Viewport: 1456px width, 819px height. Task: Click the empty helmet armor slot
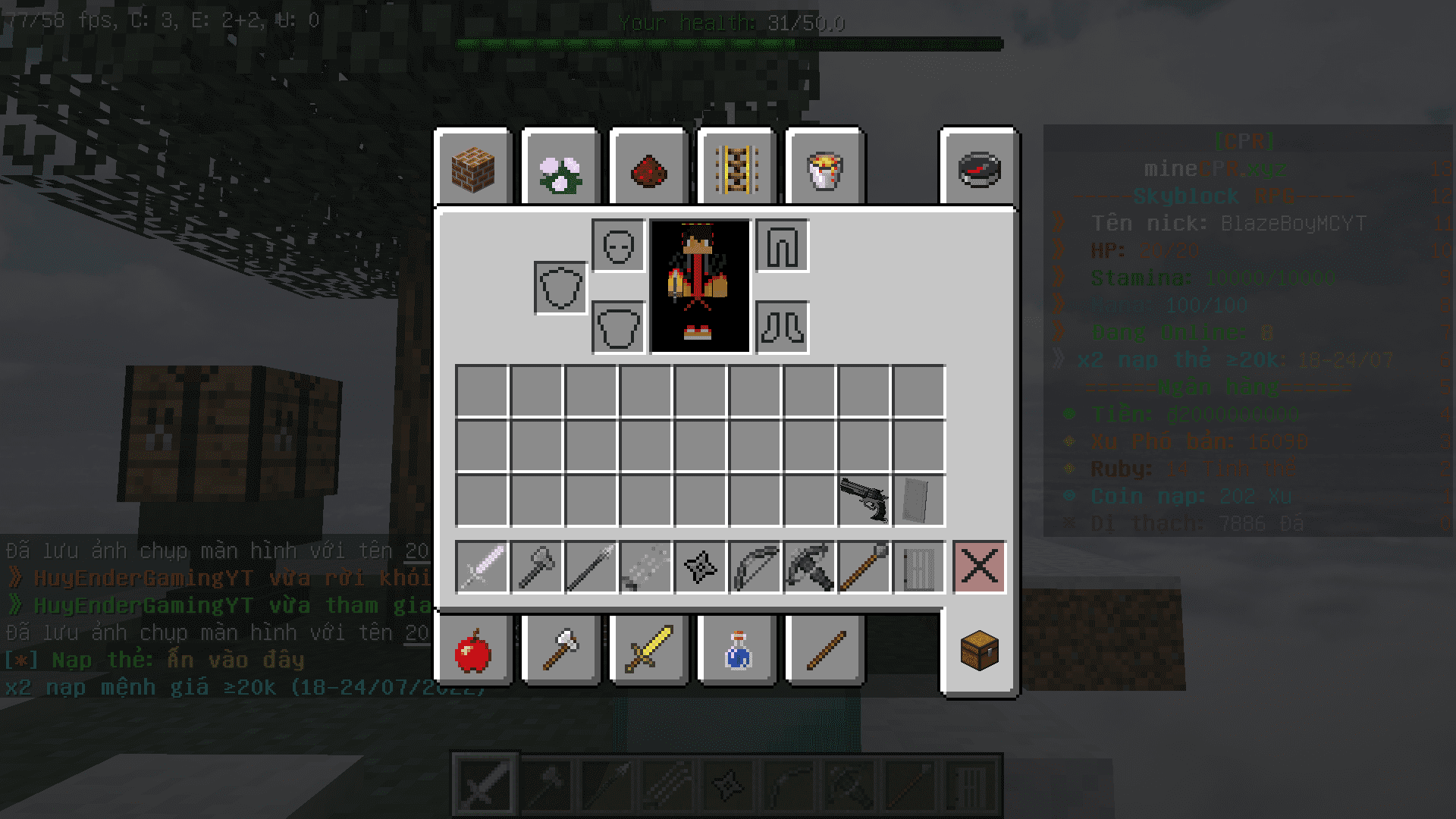pyautogui.click(x=619, y=246)
